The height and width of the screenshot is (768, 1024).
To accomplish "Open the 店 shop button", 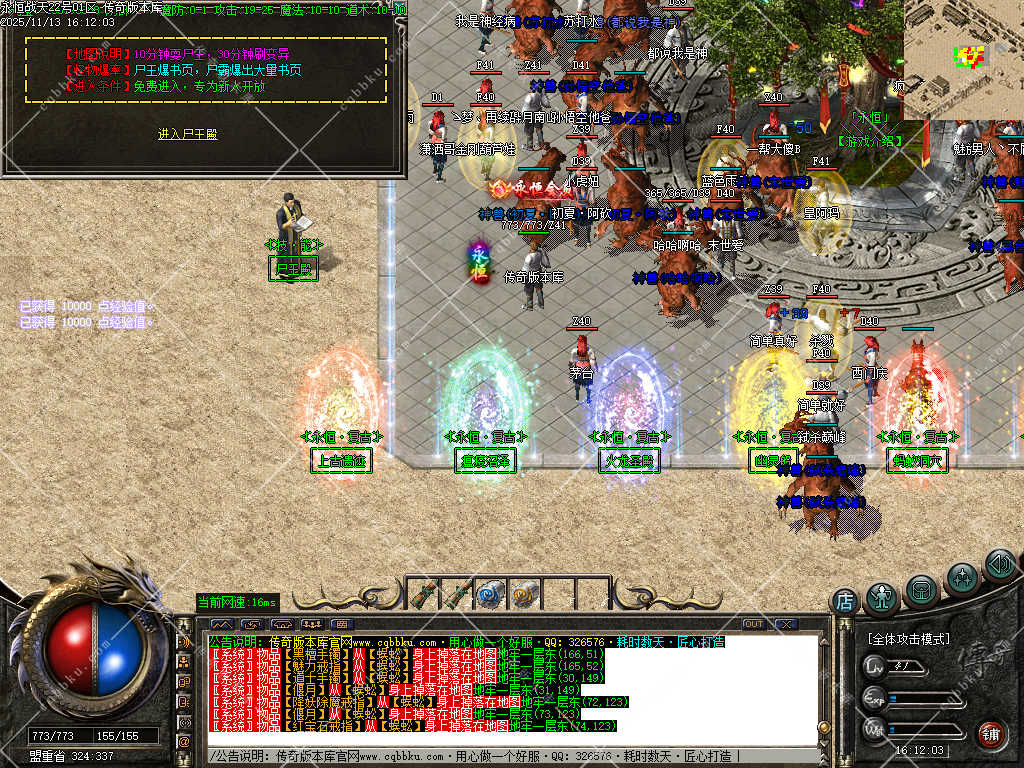I will pyautogui.click(x=845, y=602).
